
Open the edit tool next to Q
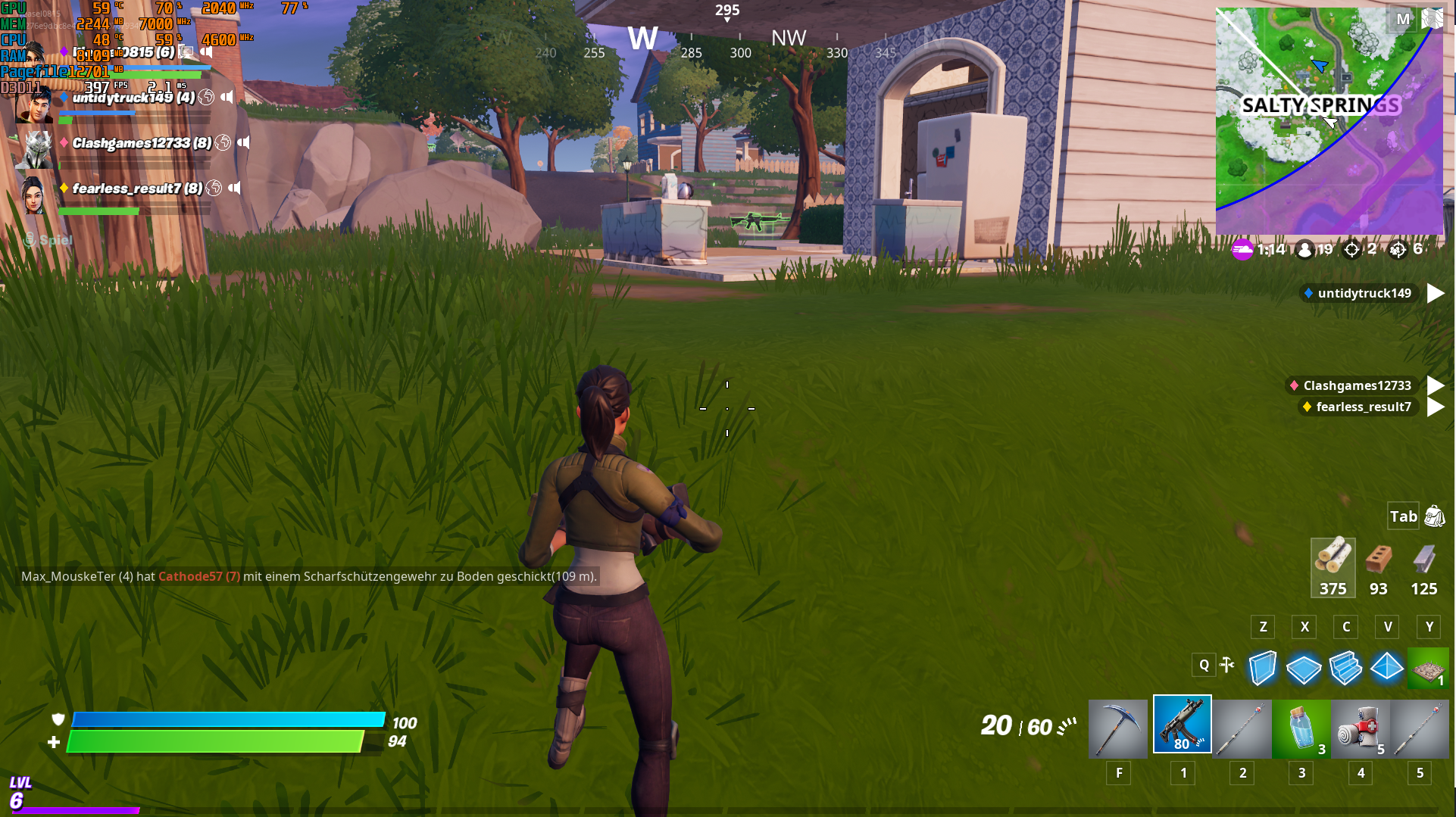1228,665
